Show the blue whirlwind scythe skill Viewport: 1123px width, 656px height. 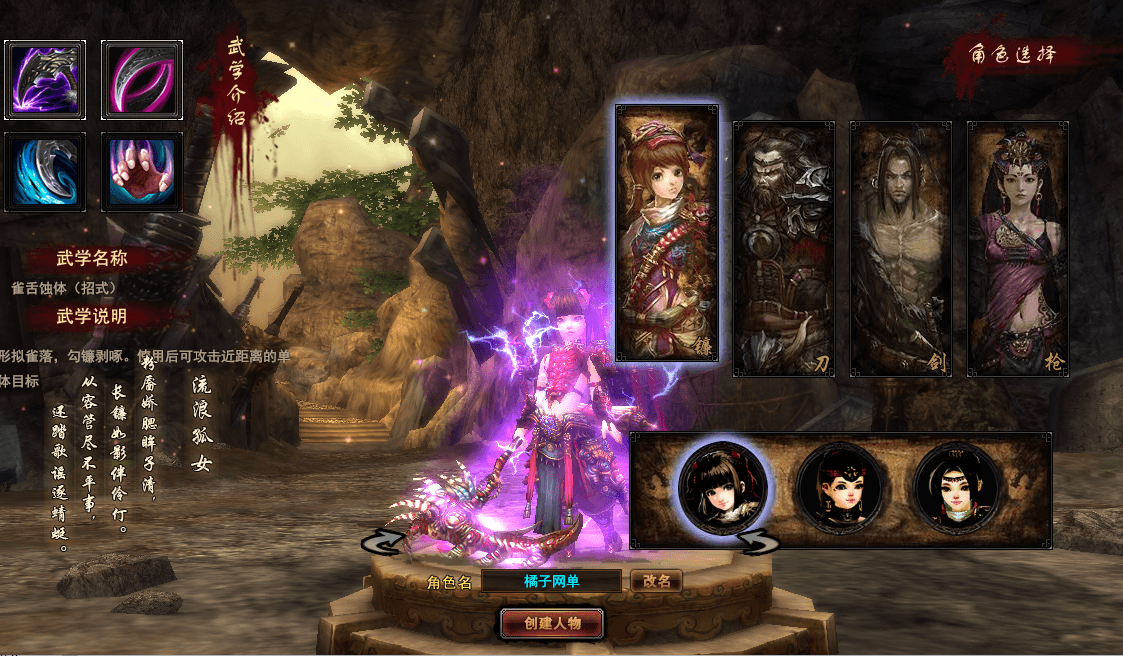point(45,172)
